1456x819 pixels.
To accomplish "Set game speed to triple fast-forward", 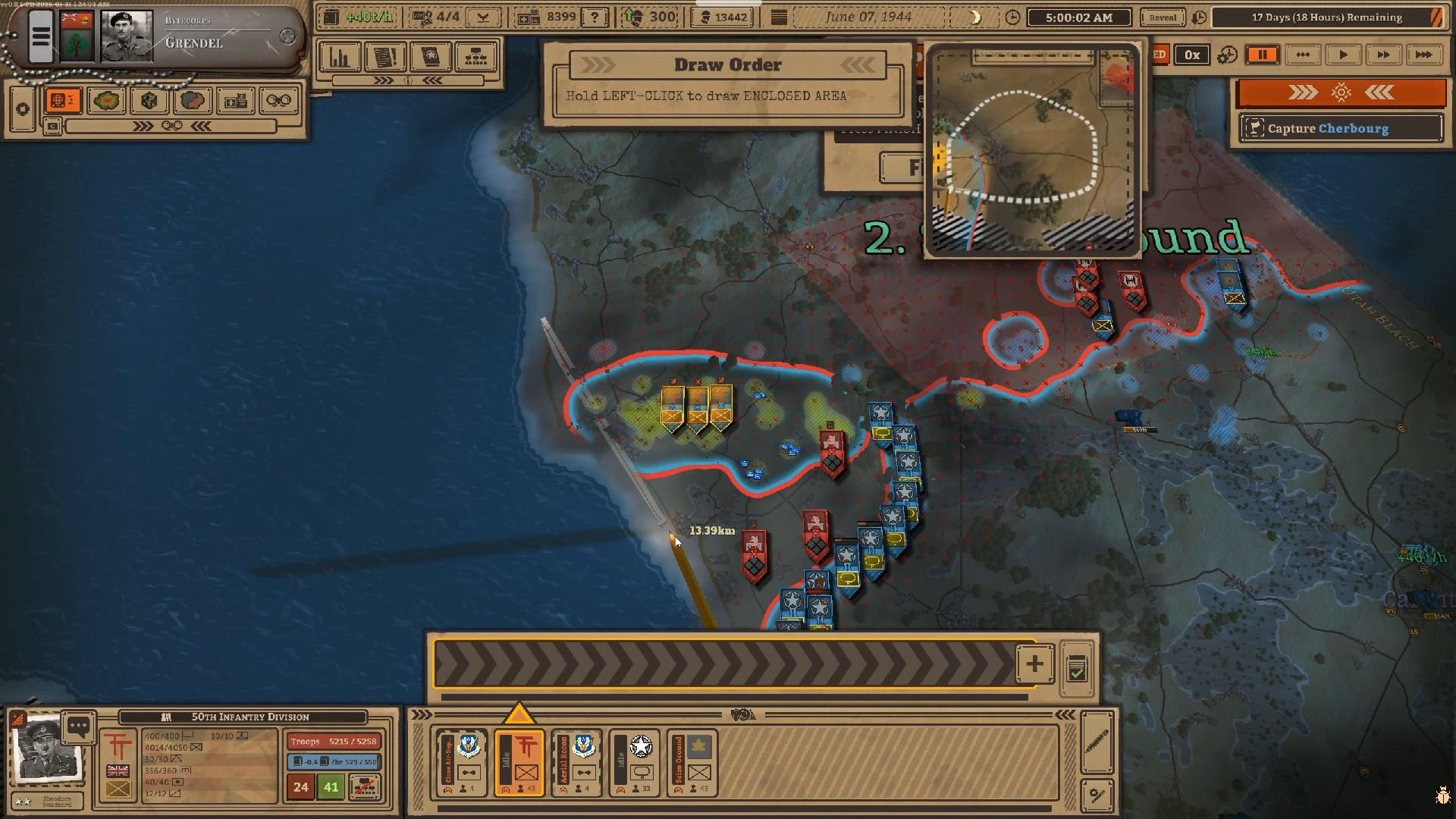I will [1423, 55].
